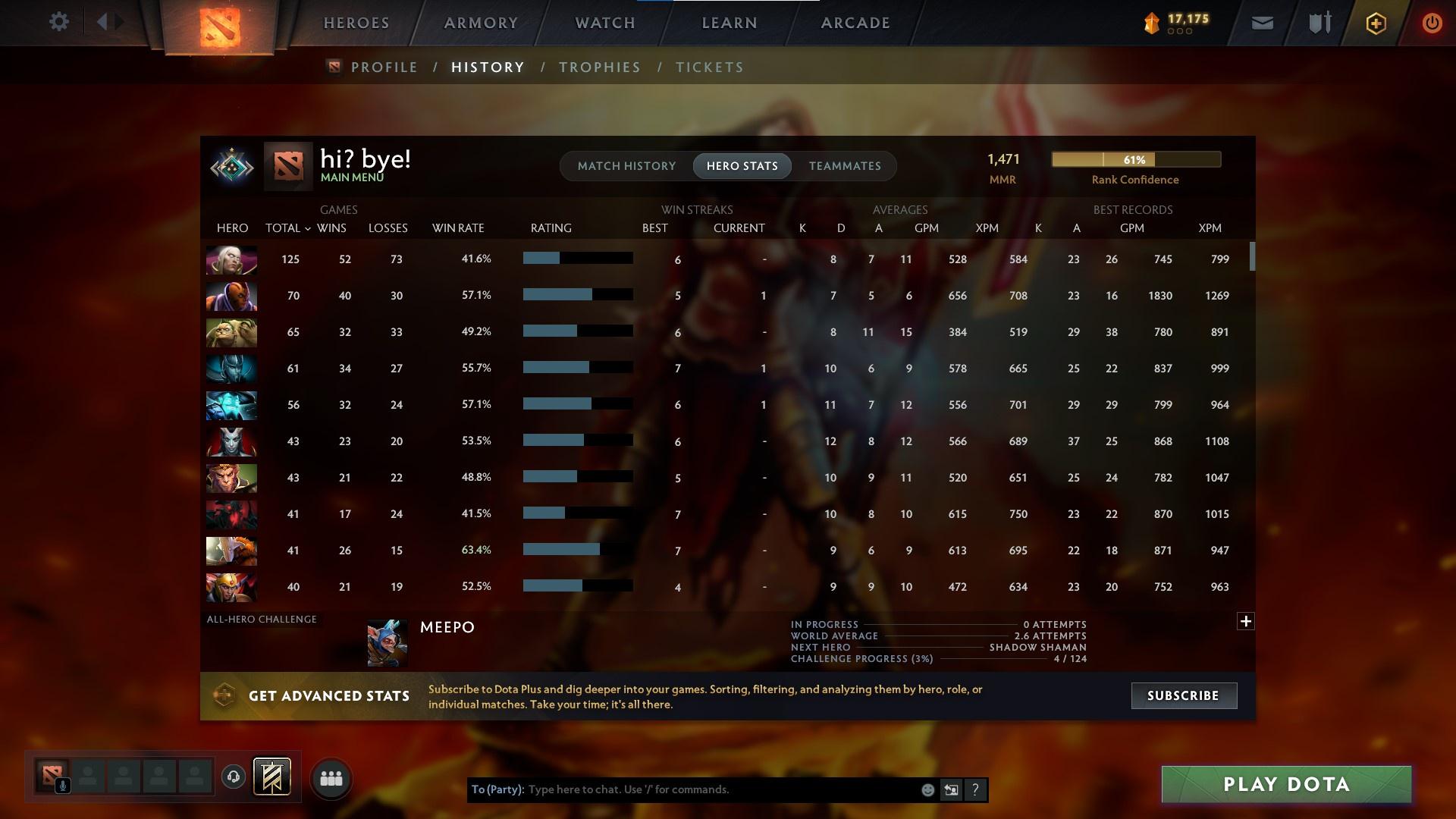Click the chat channel switch icon

[952, 789]
